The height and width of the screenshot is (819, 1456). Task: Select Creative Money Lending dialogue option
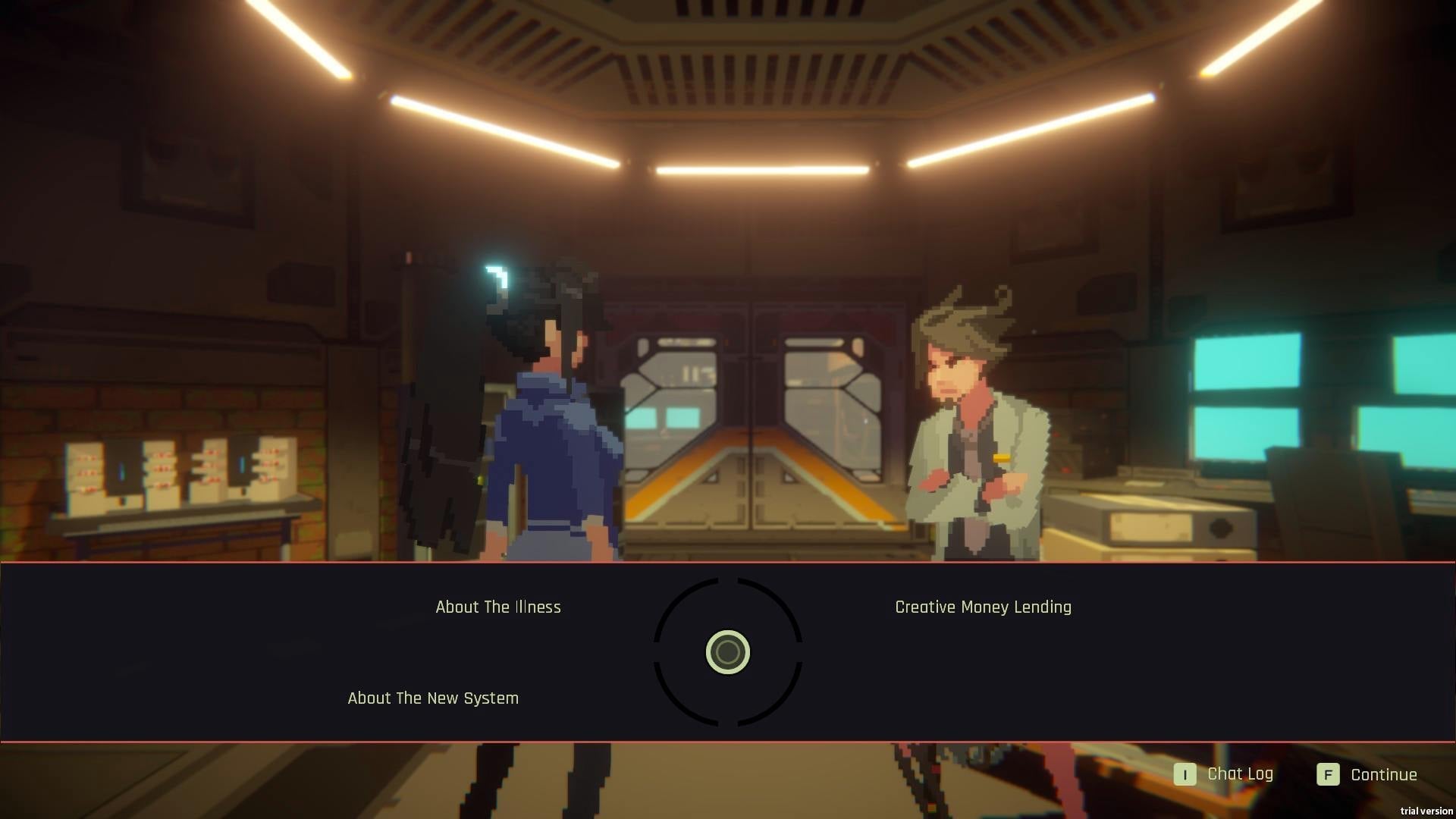983,607
